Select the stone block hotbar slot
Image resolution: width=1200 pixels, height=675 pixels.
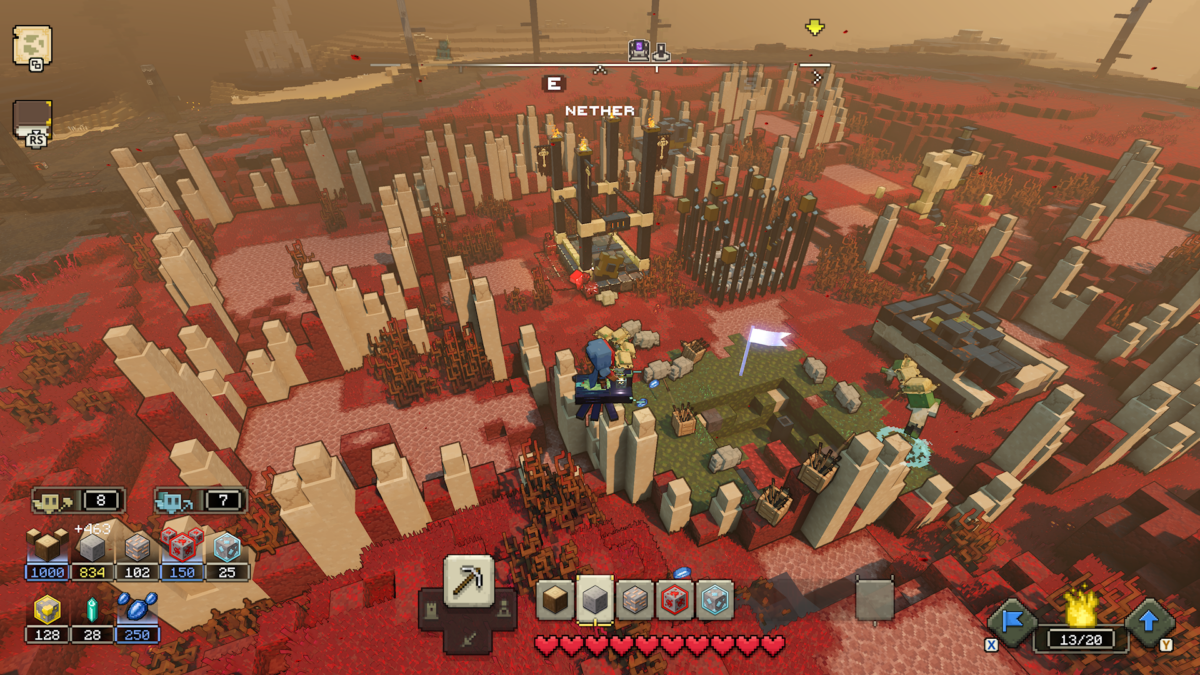pos(595,600)
